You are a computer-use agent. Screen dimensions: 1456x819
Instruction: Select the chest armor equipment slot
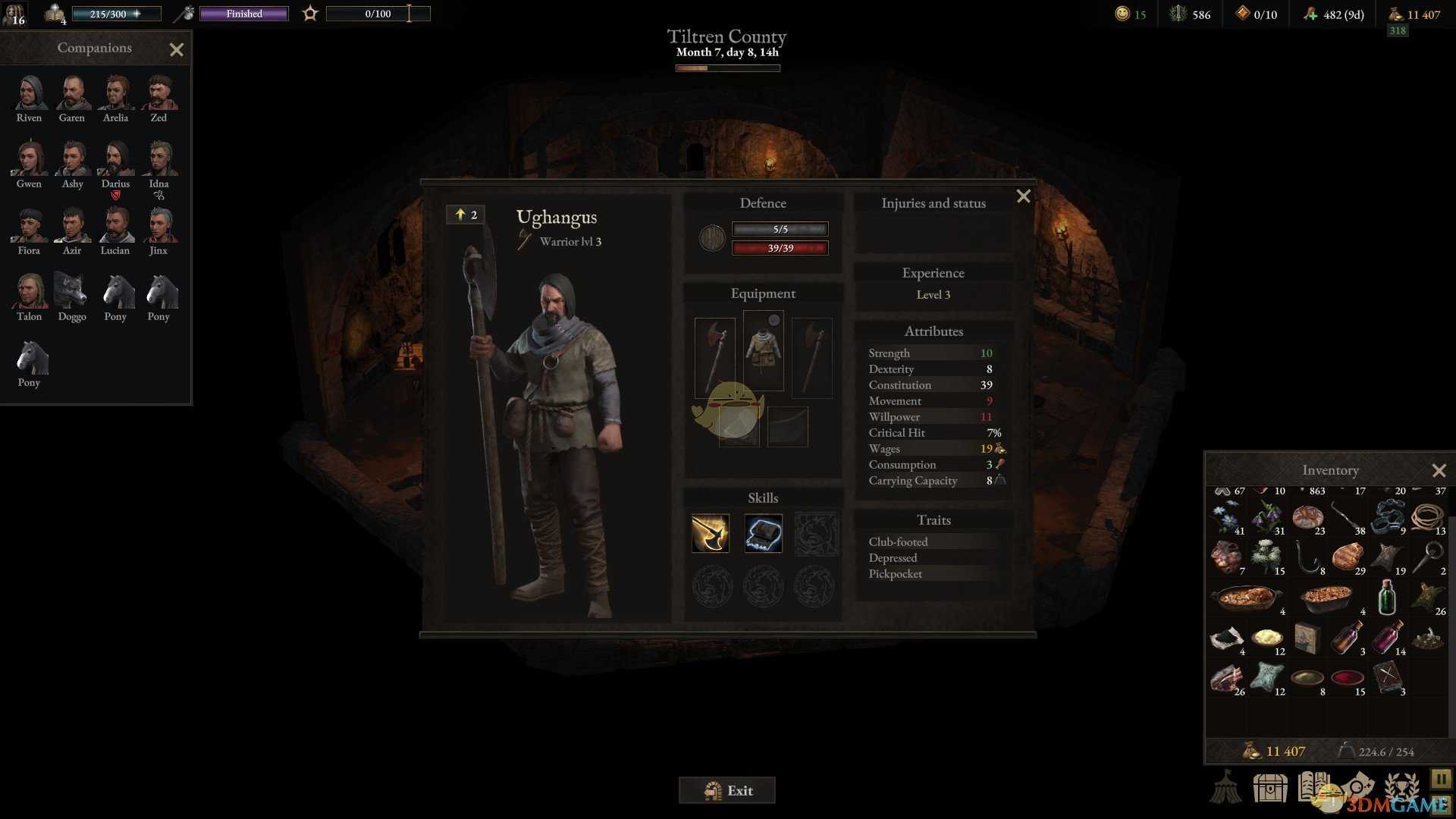point(763,350)
